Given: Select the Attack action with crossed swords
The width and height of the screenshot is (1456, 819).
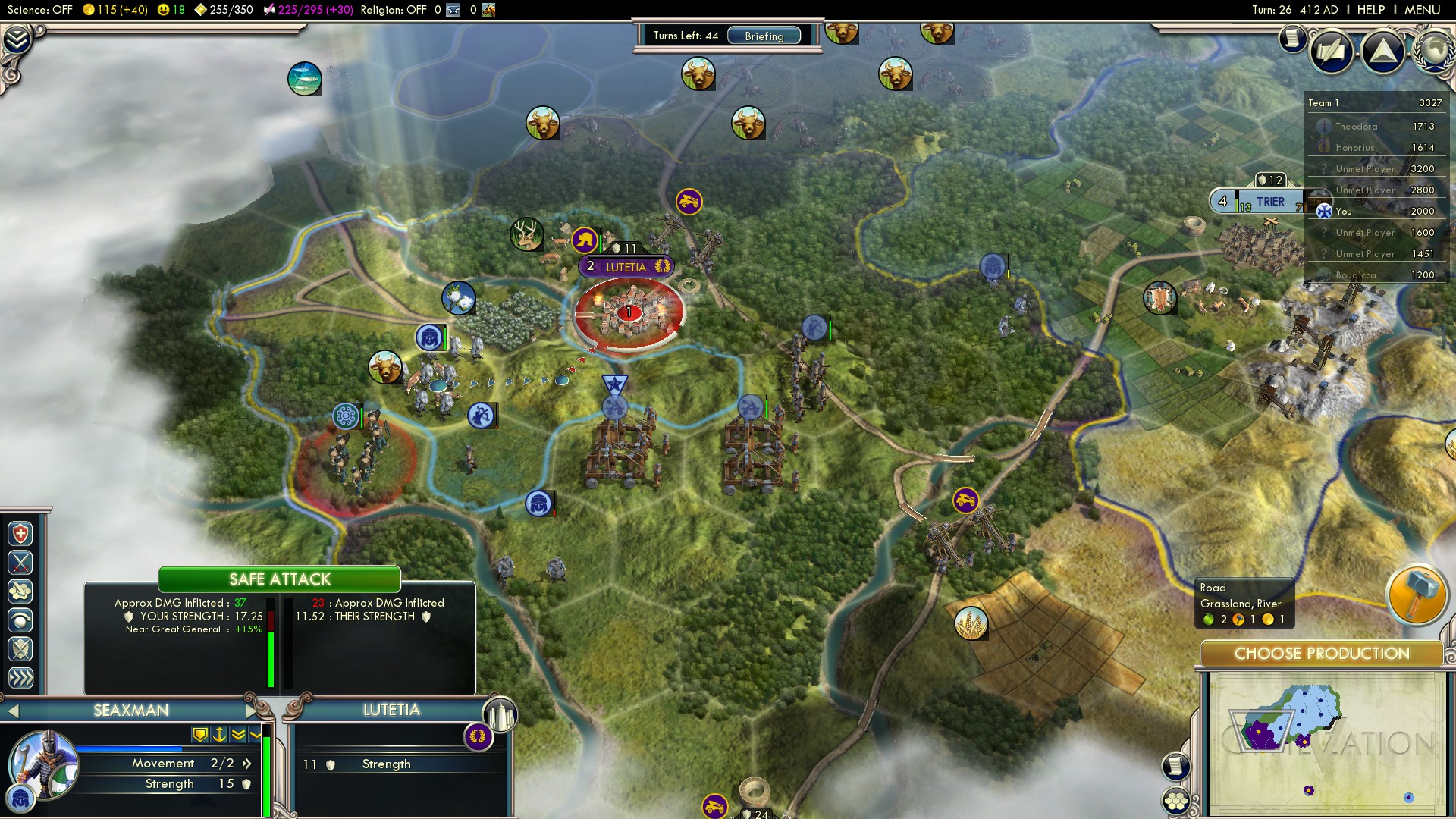Looking at the screenshot, I should [x=20, y=563].
